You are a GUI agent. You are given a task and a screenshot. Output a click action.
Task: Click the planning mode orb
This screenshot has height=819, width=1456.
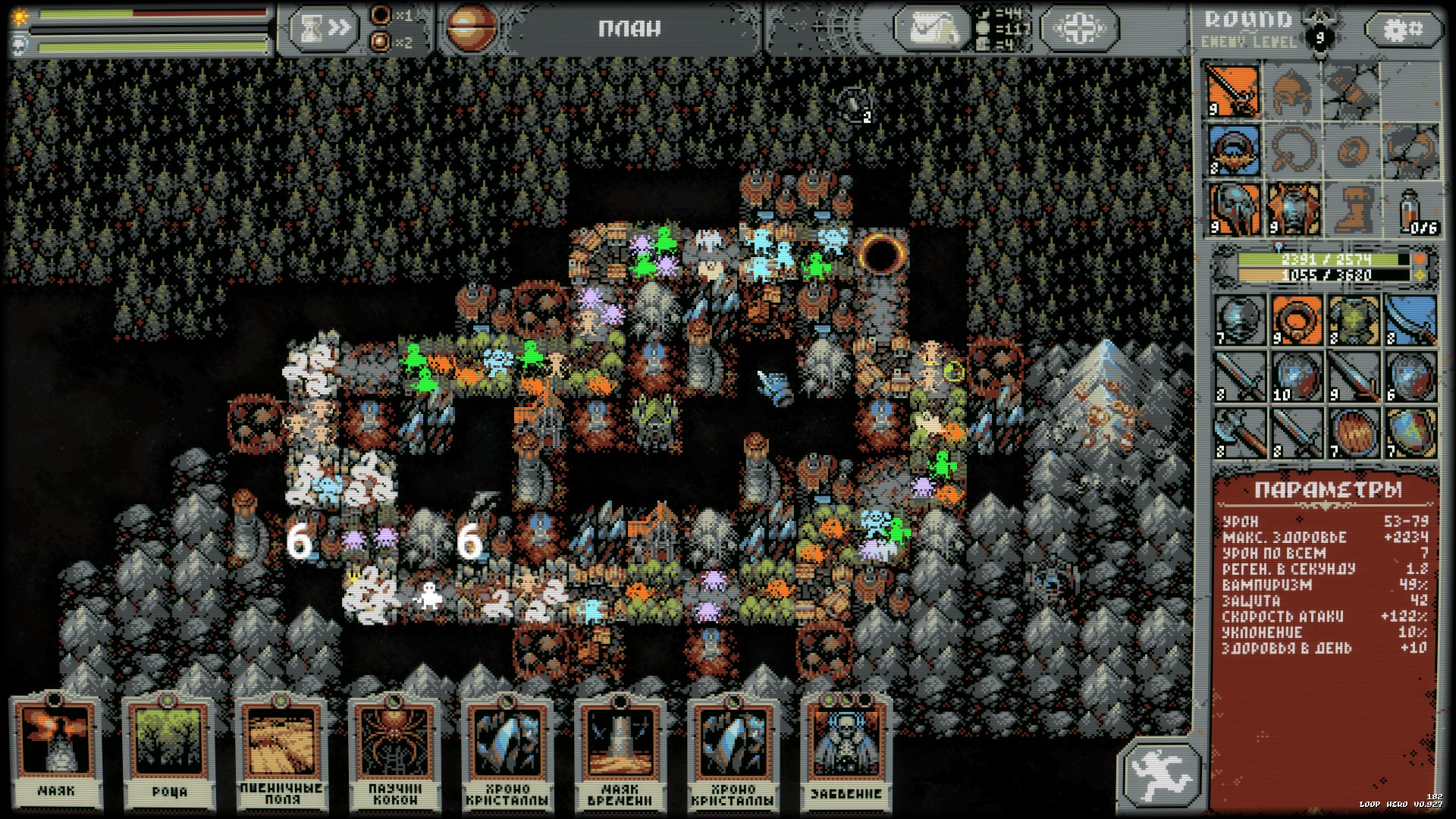pos(471,28)
